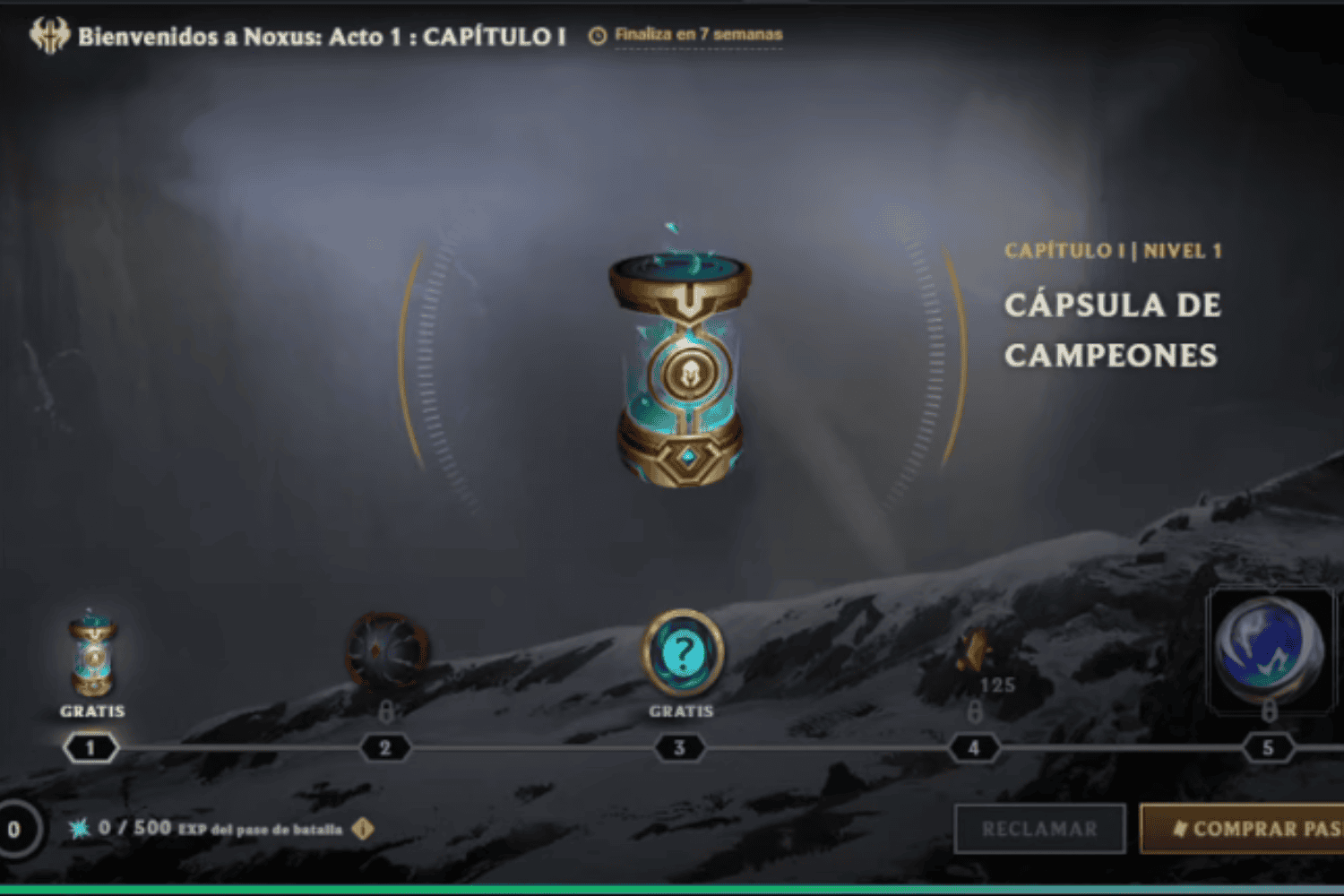Select the level 3 hexagon tab on the track
This screenshot has height=896, width=1344.
[x=679, y=747]
